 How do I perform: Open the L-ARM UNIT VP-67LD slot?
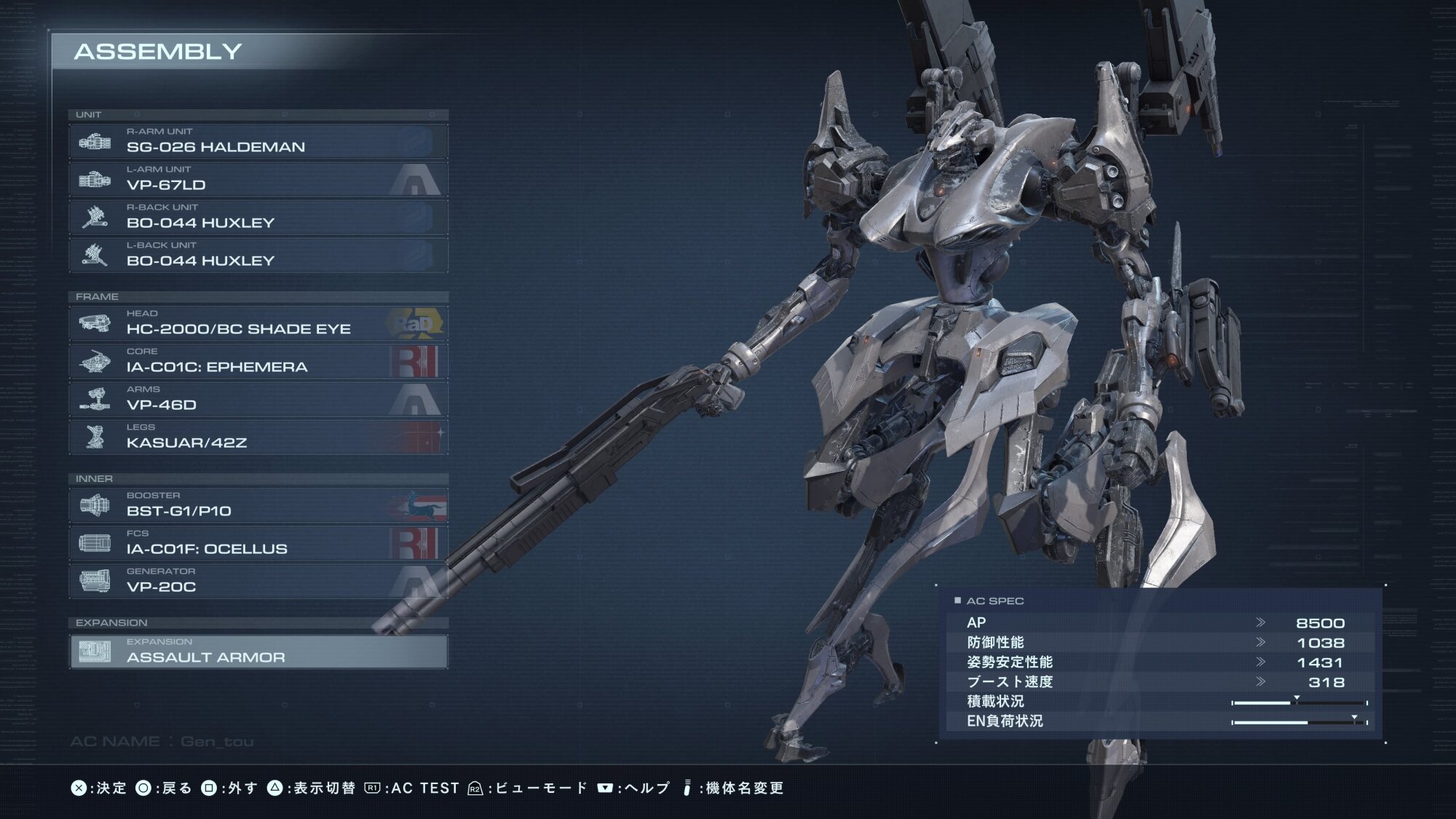258,179
